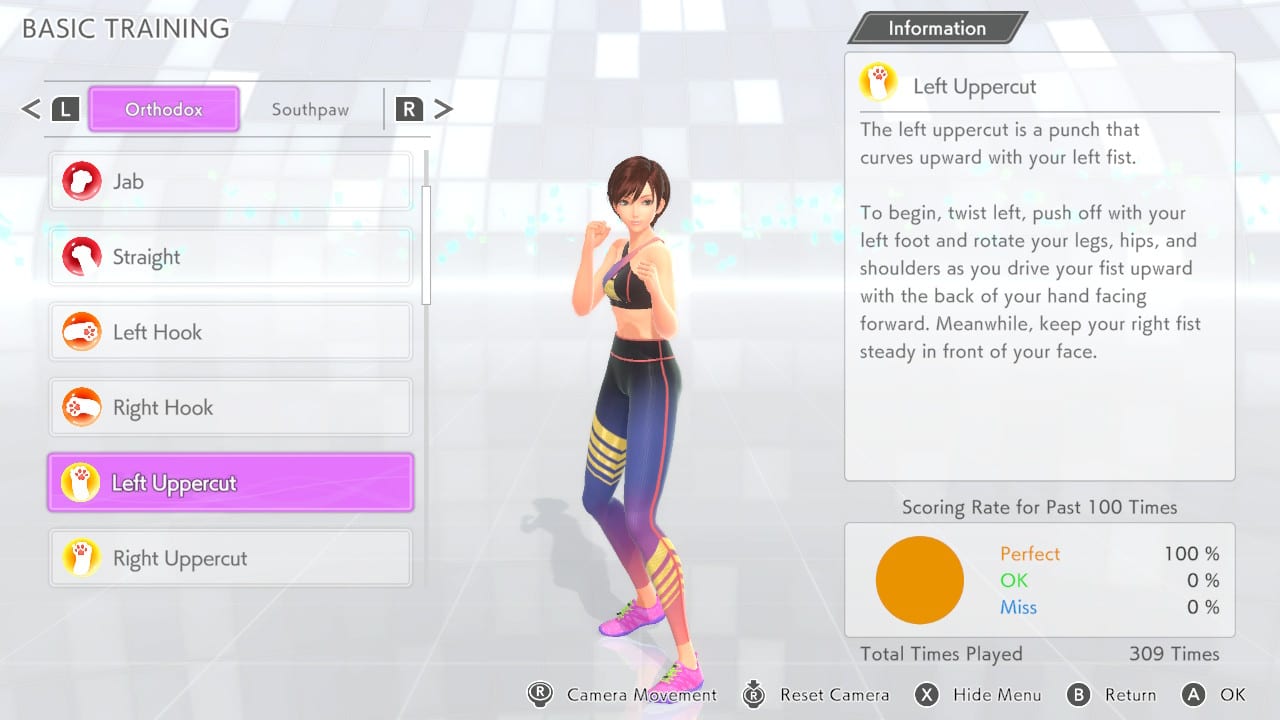This screenshot has height=720, width=1280.
Task: Select the Orthodox stance tab
Action: coord(163,110)
